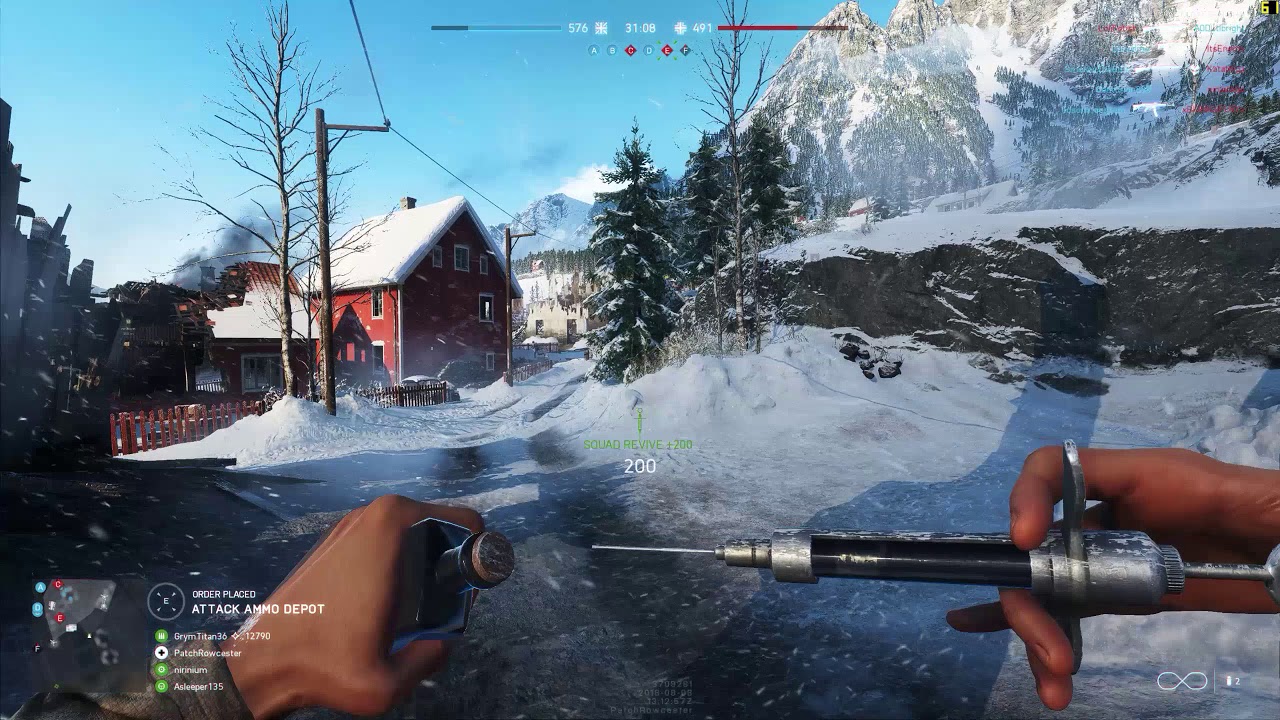Click the match timer showing 31:08
The width and height of the screenshot is (1280, 720).
tap(641, 28)
